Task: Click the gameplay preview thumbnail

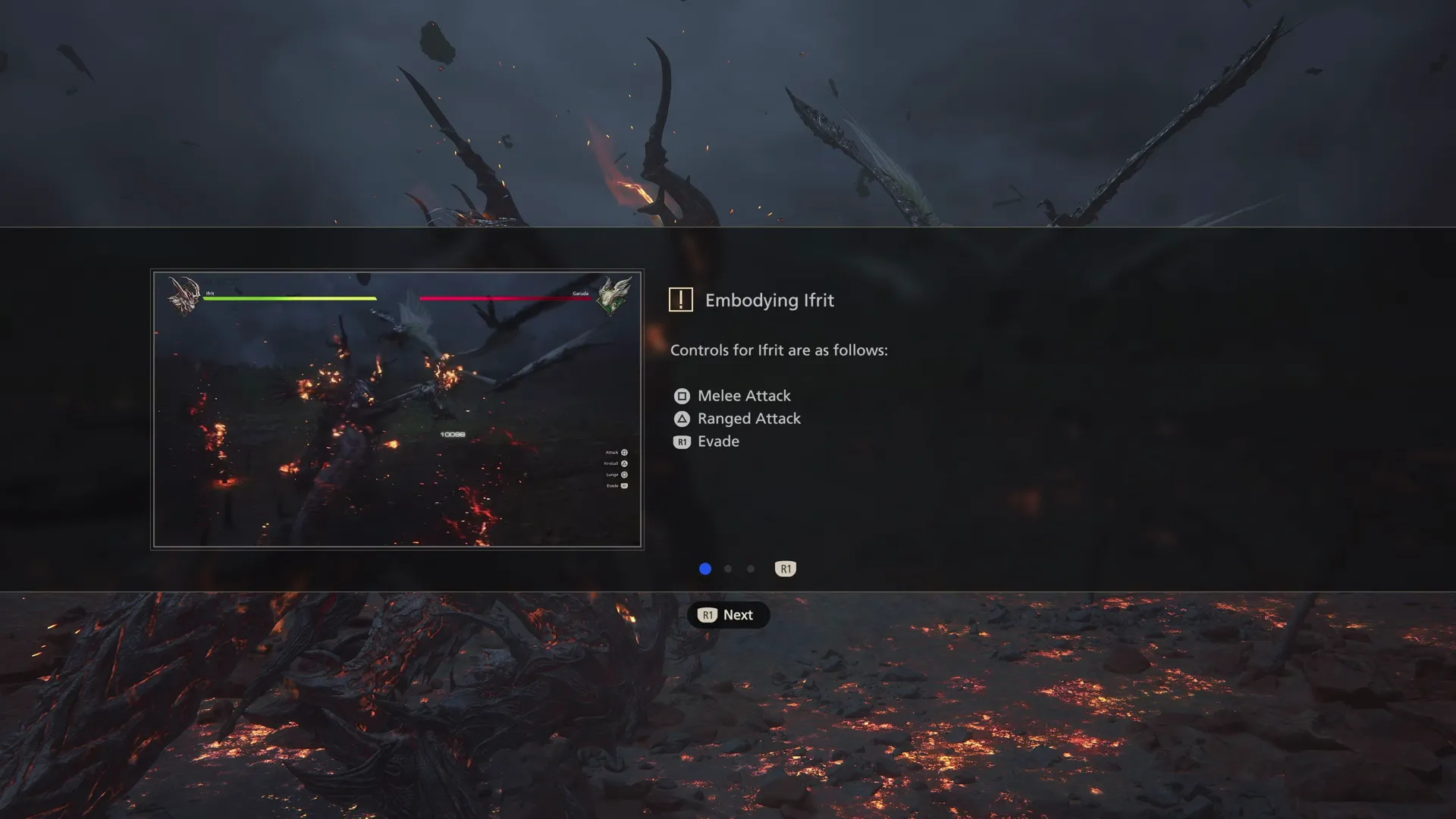Action: point(398,409)
